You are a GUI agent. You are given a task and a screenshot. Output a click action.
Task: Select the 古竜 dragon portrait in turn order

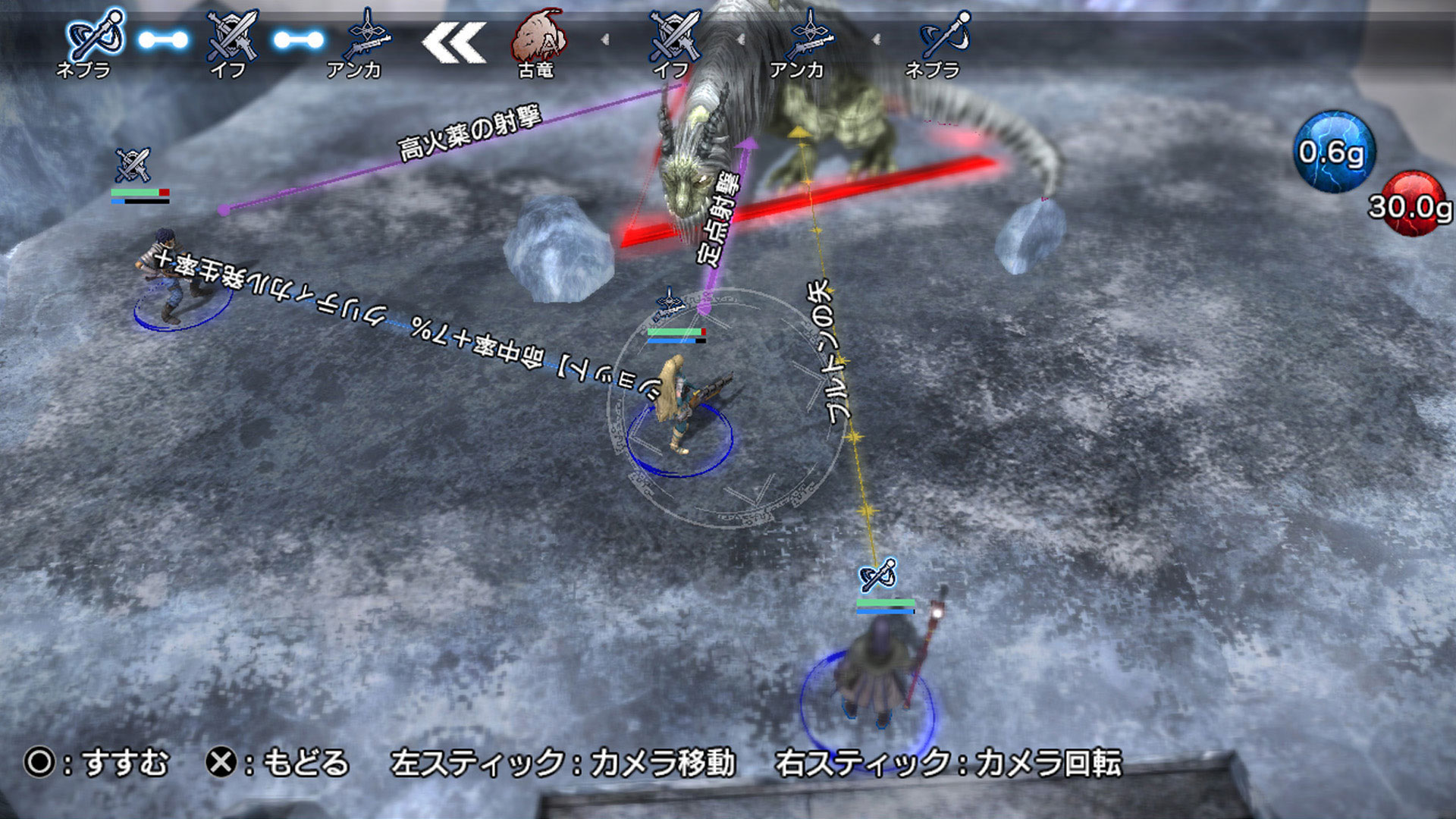click(538, 38)
